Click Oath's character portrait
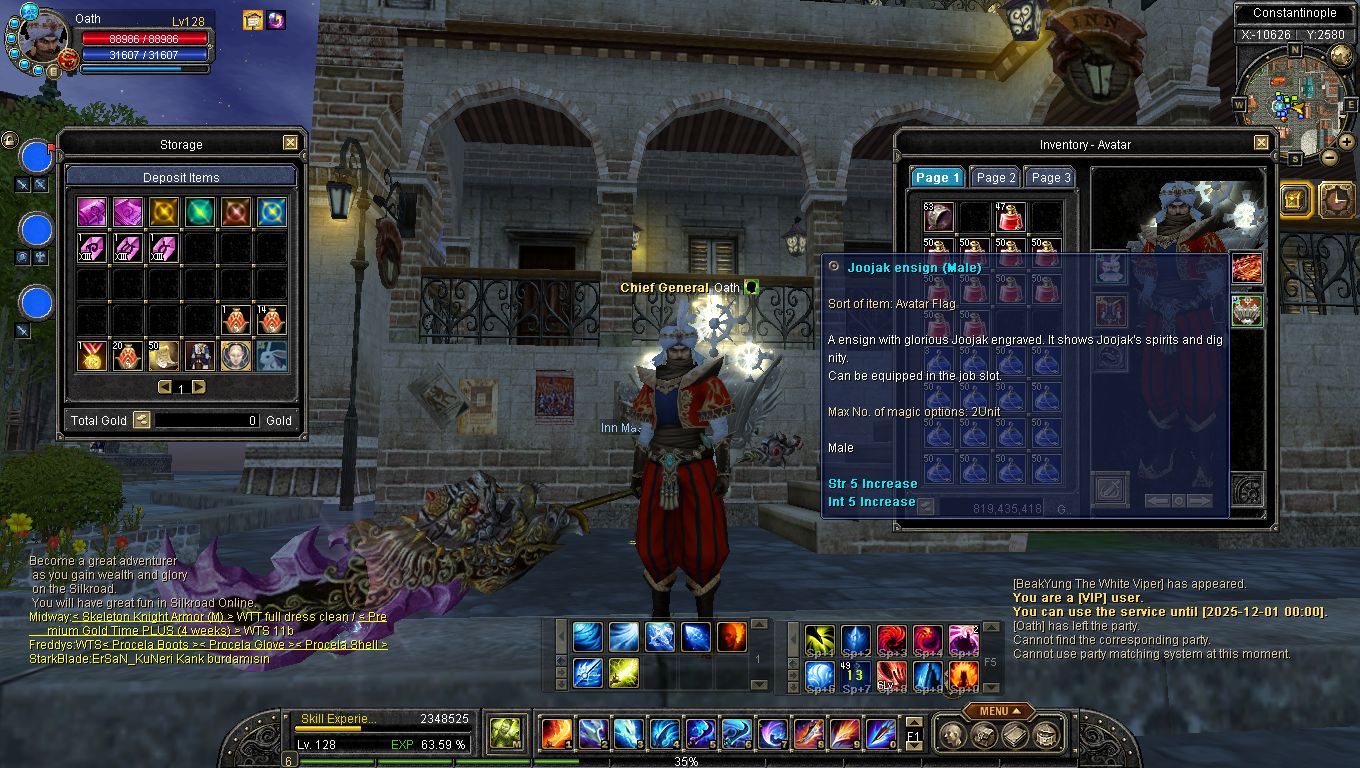This screenshot has height=768, width=1360. click(42, 38)
